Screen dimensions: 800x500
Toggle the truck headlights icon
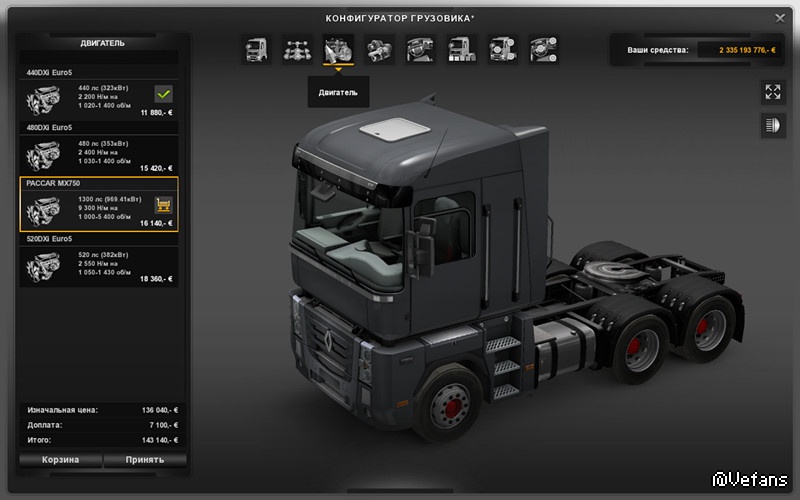[772, 125]
